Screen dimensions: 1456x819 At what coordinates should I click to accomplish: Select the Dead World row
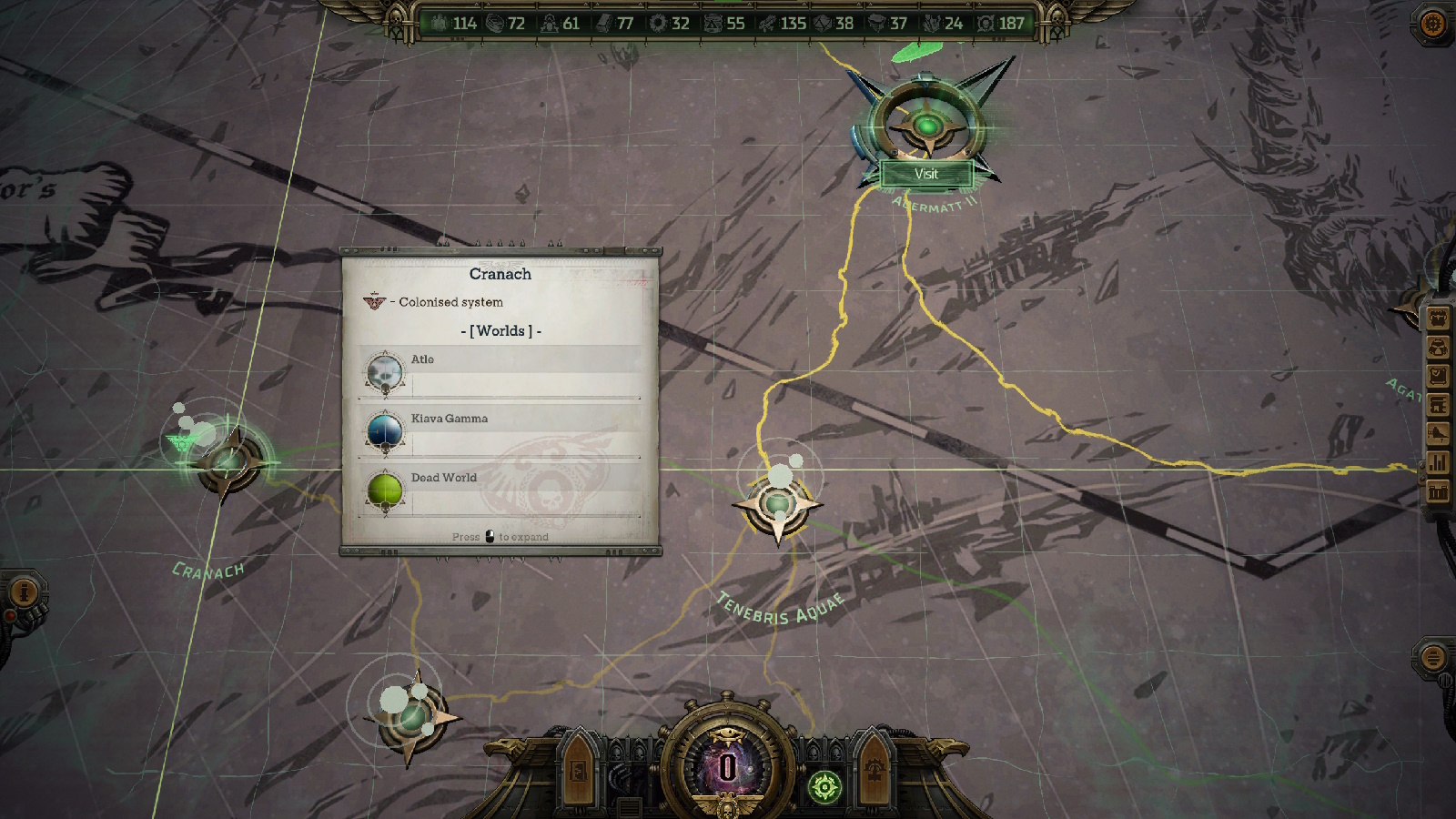[x=500, y=490]
